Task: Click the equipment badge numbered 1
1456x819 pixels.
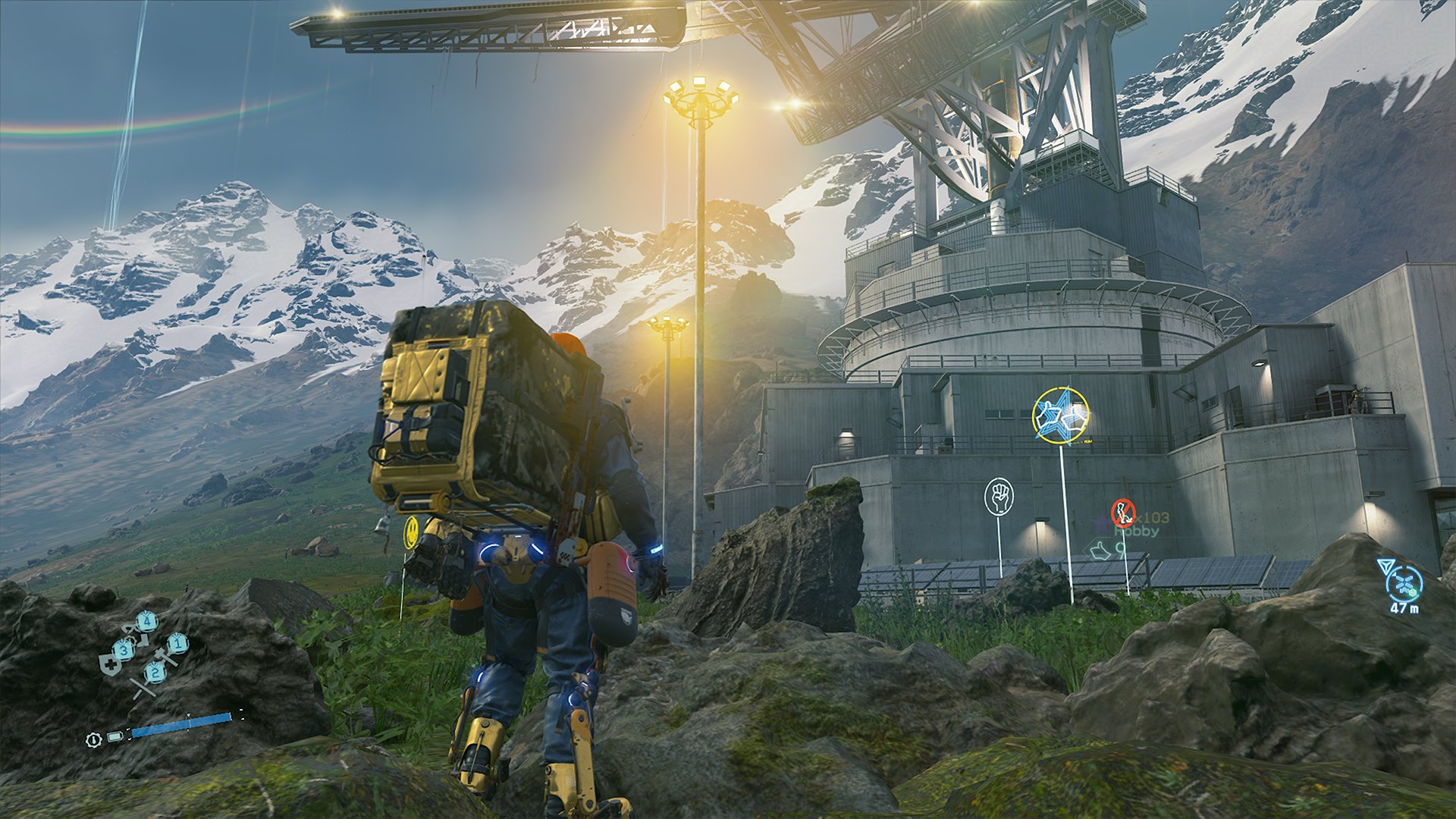Action: [177, 643]
